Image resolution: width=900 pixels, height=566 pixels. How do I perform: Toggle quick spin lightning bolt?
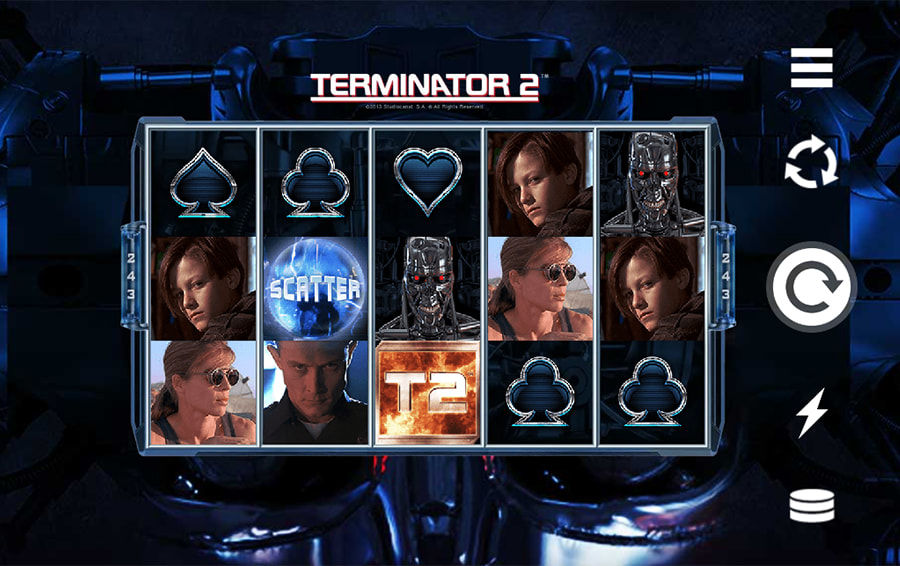click(811, 413)
